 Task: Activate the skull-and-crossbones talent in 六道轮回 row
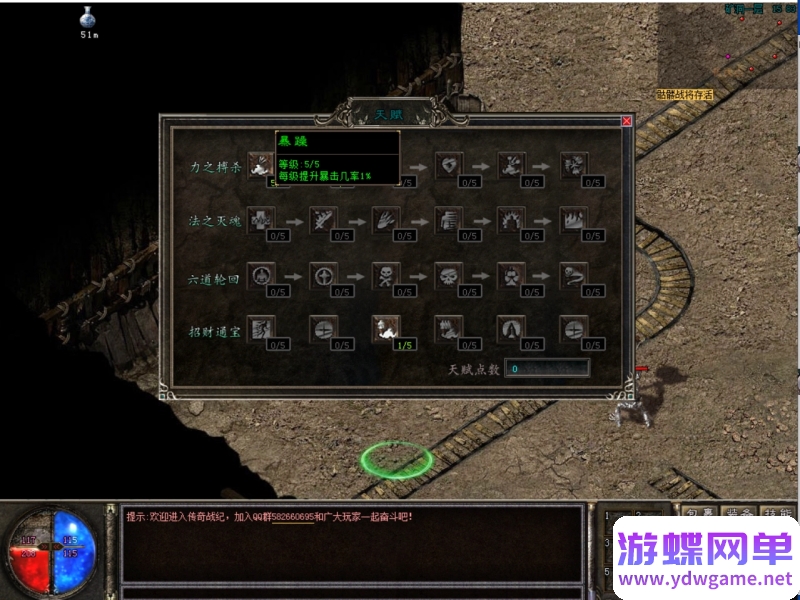[x=386, y=275]
